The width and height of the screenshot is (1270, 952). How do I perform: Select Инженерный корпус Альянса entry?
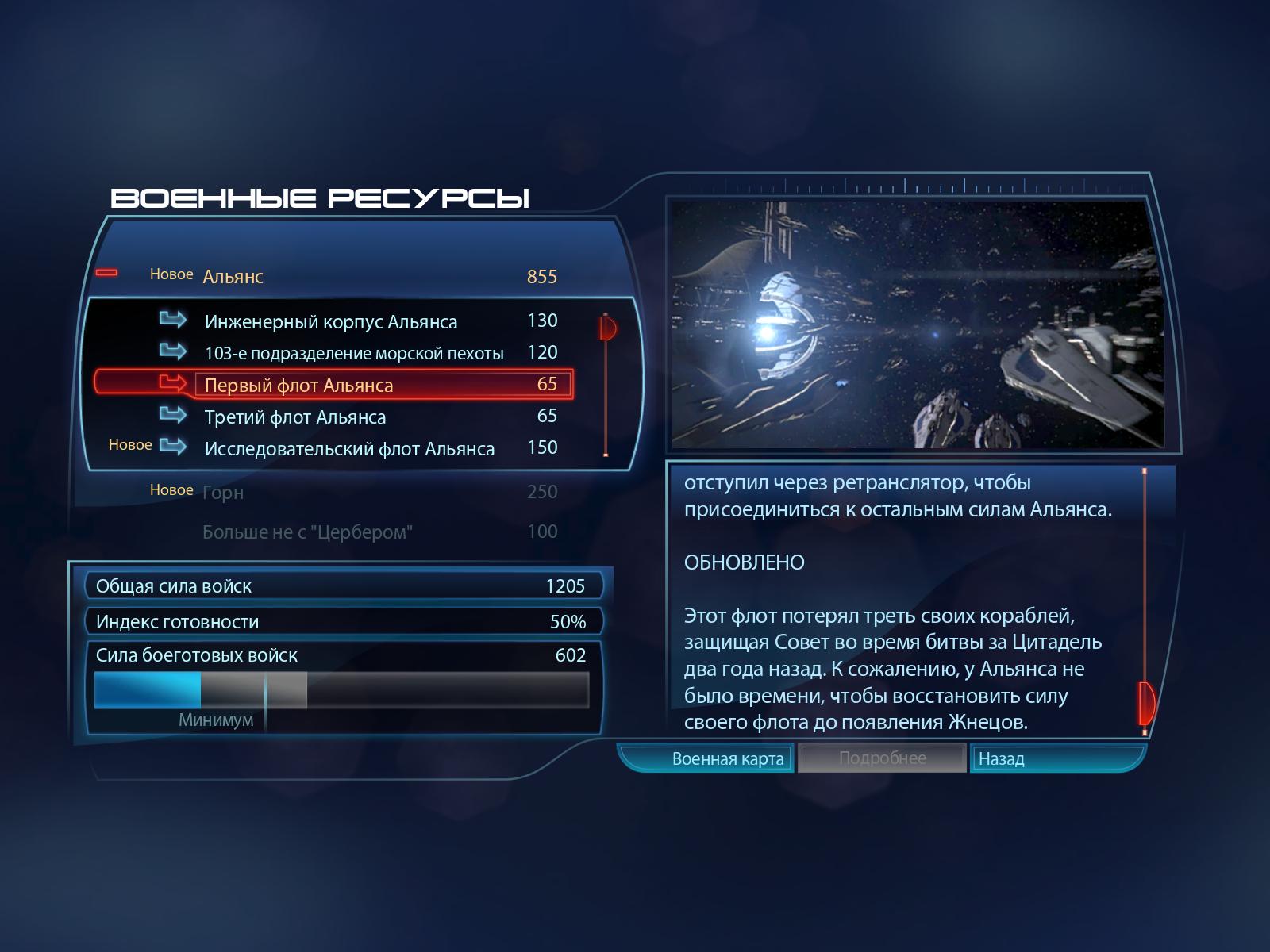click(x=330, y=322)
